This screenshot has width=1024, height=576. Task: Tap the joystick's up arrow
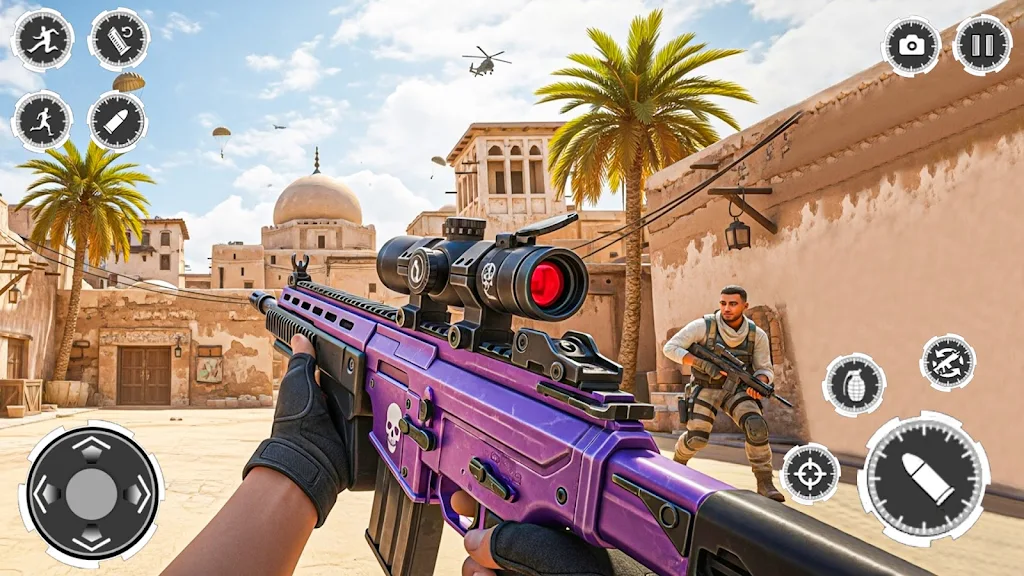91,448
